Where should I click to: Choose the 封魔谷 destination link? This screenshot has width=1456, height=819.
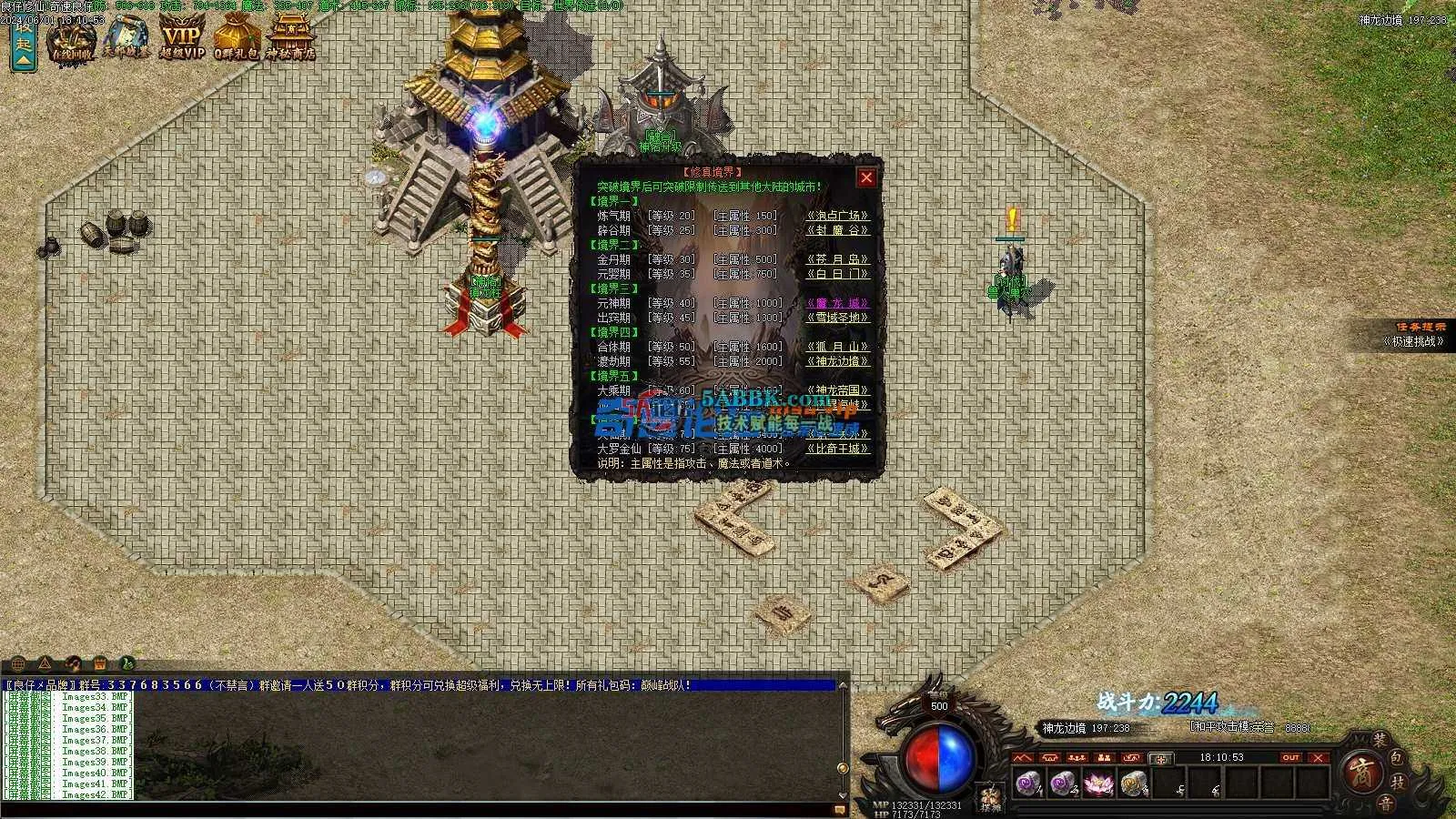(x=837, y=231)
